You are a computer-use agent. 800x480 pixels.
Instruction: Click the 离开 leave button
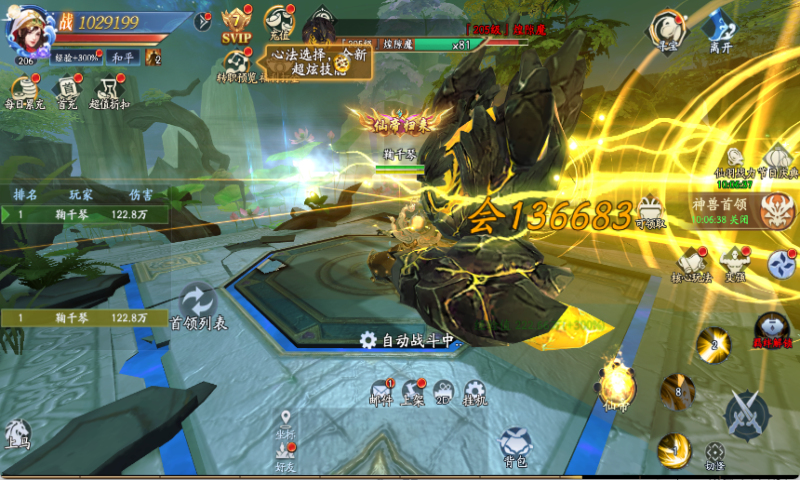pos(720,30)
